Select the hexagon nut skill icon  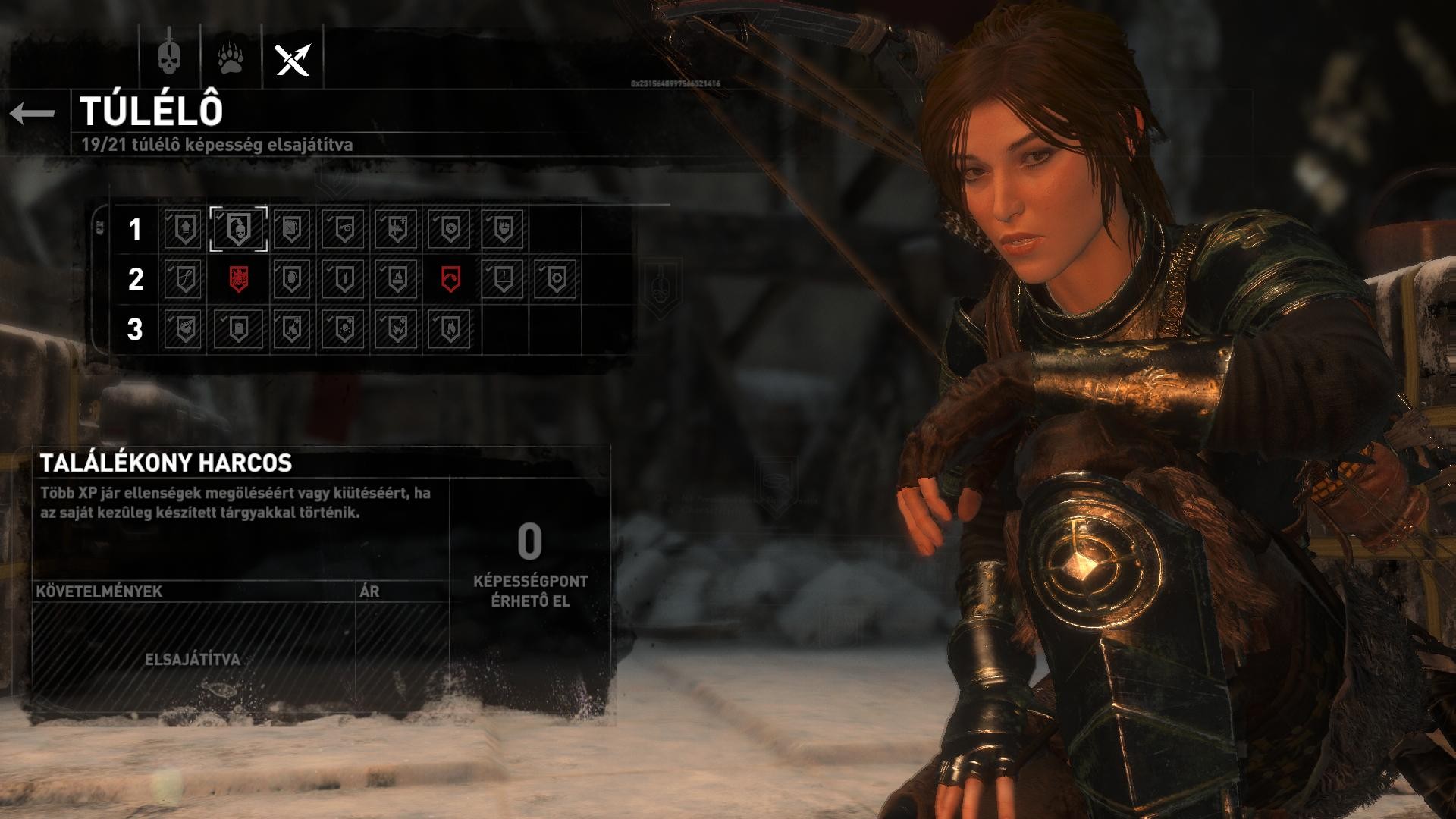(x=557, y=279)
